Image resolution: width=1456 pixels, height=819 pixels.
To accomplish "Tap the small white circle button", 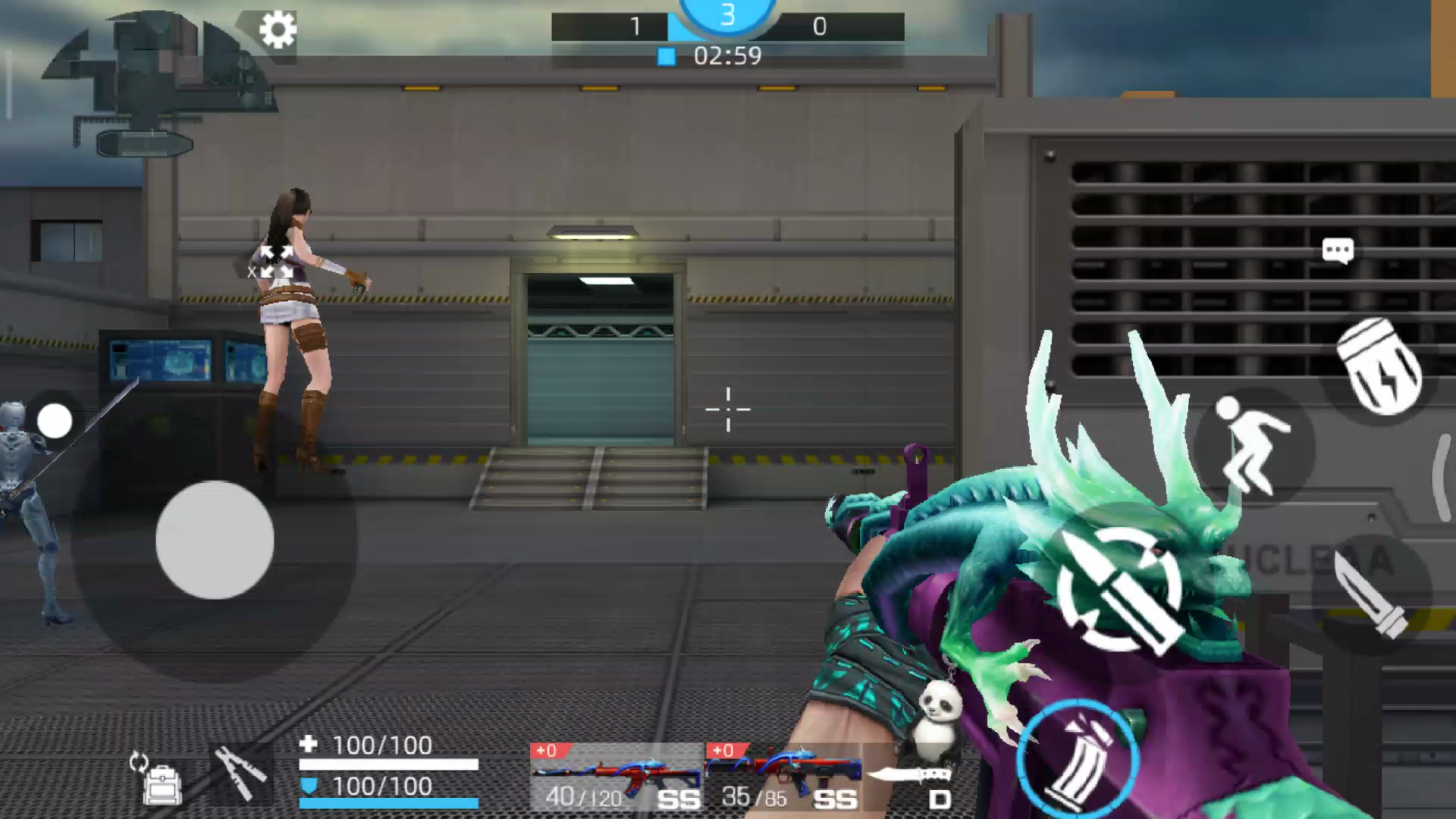I will tap(55, 421).
